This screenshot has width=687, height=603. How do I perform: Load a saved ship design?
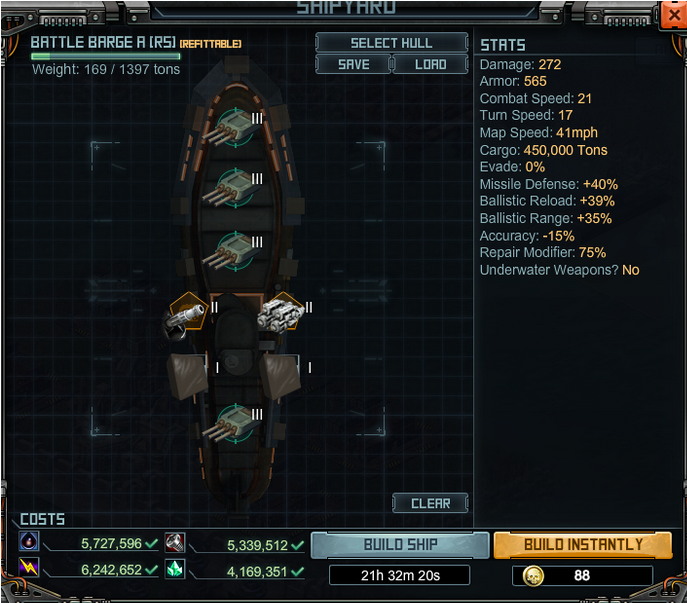tap(430, 64)
